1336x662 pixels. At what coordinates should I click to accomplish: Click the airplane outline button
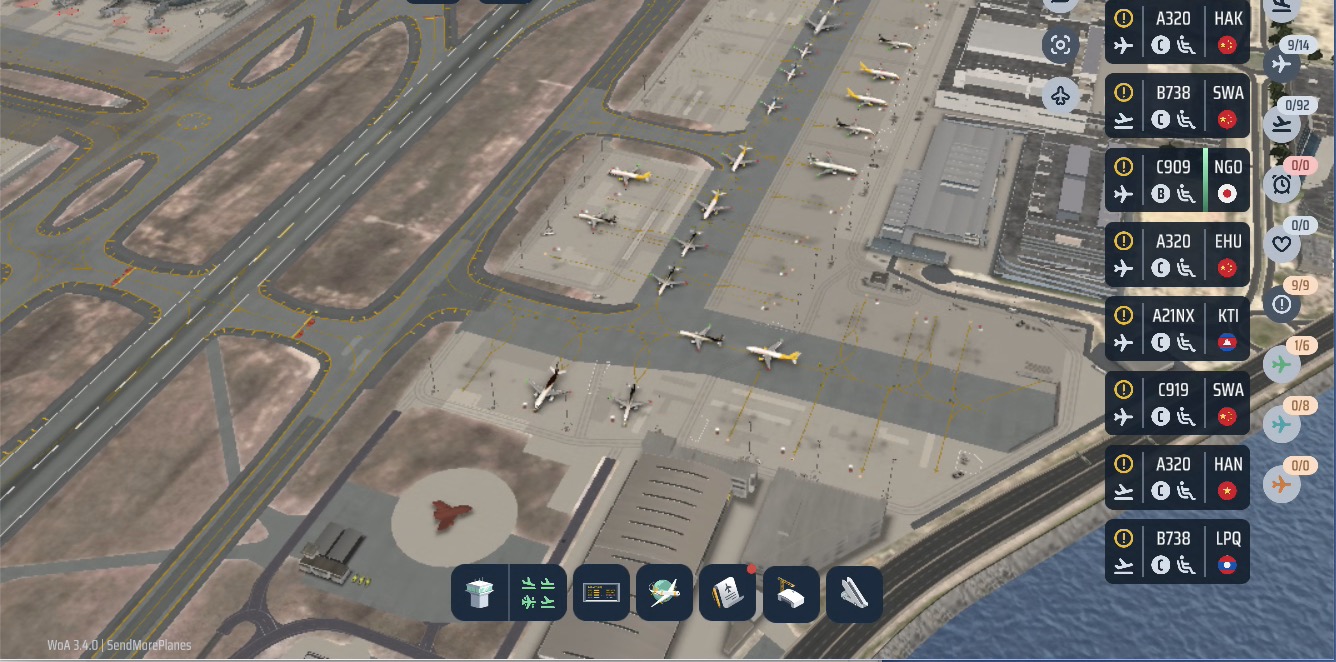point(1061,96)
